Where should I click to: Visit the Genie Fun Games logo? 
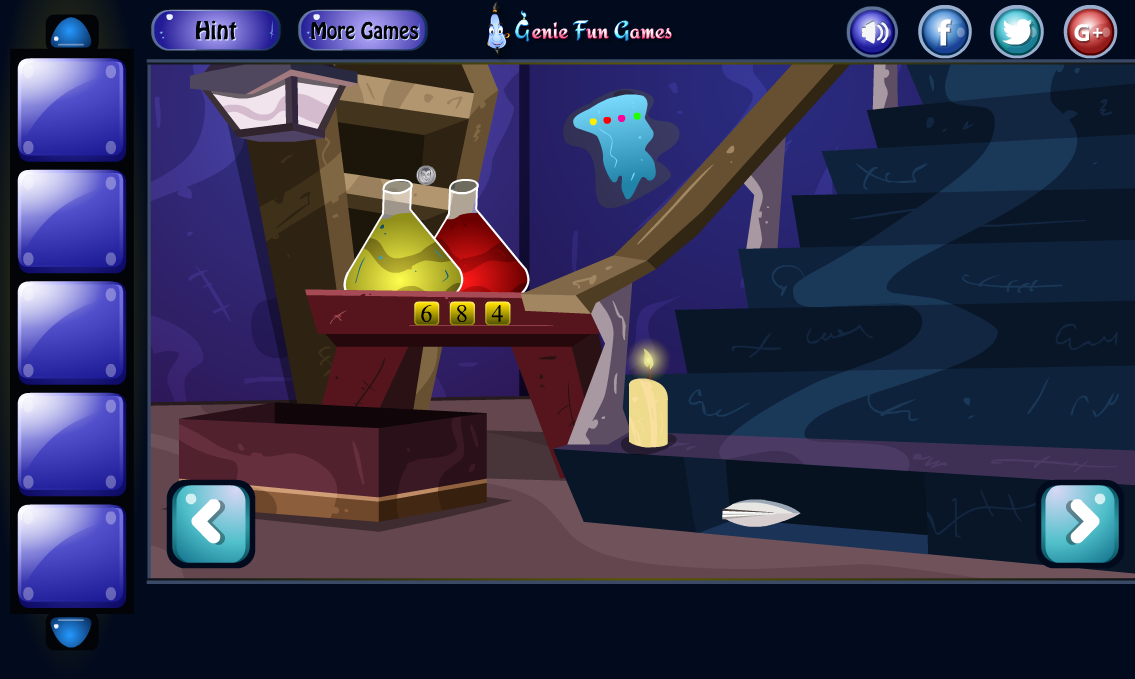coord(580,30)
